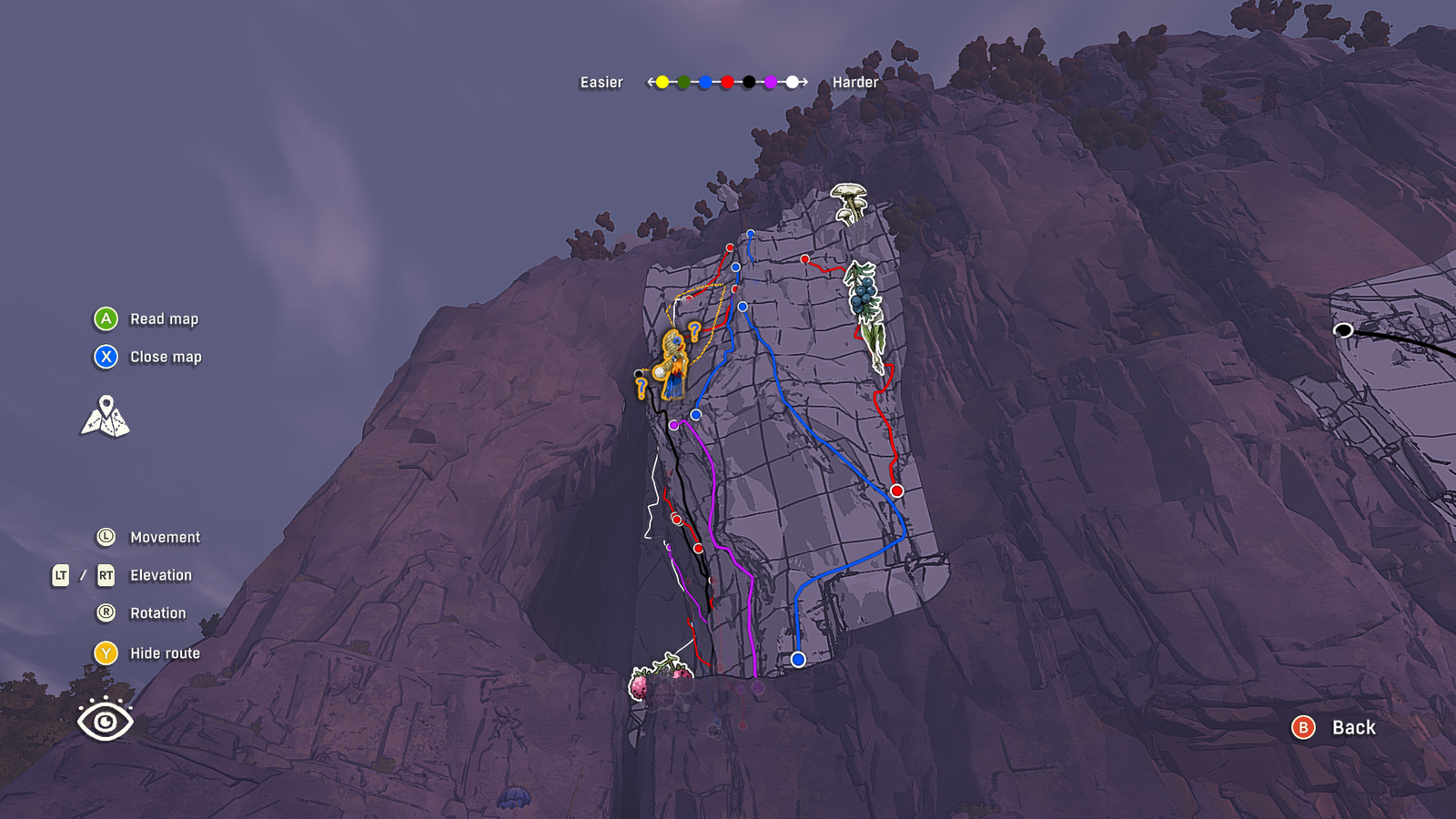Select the green difficulty dot in legend
The image size is (1456, 819).
click(x=683, y=82)
